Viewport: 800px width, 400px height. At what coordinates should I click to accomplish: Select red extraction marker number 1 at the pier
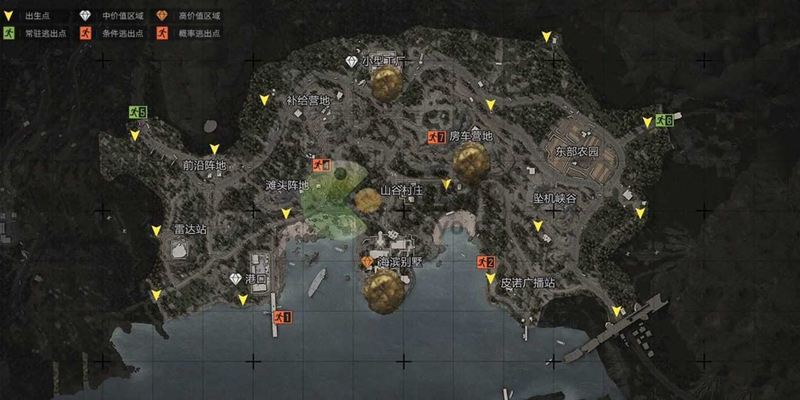coord(283,317)
